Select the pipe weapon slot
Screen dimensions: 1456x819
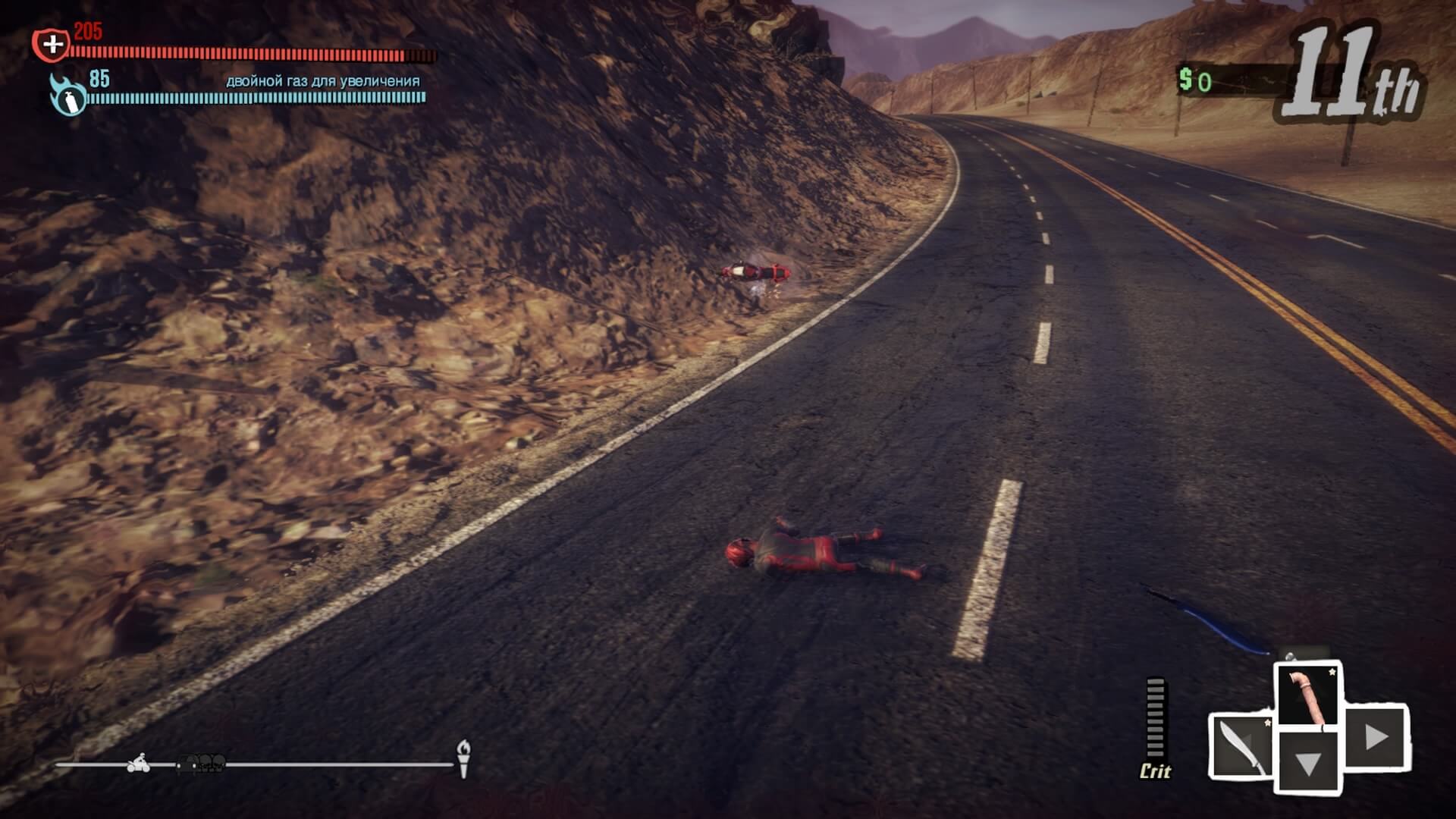click(x=1309, y=696)
